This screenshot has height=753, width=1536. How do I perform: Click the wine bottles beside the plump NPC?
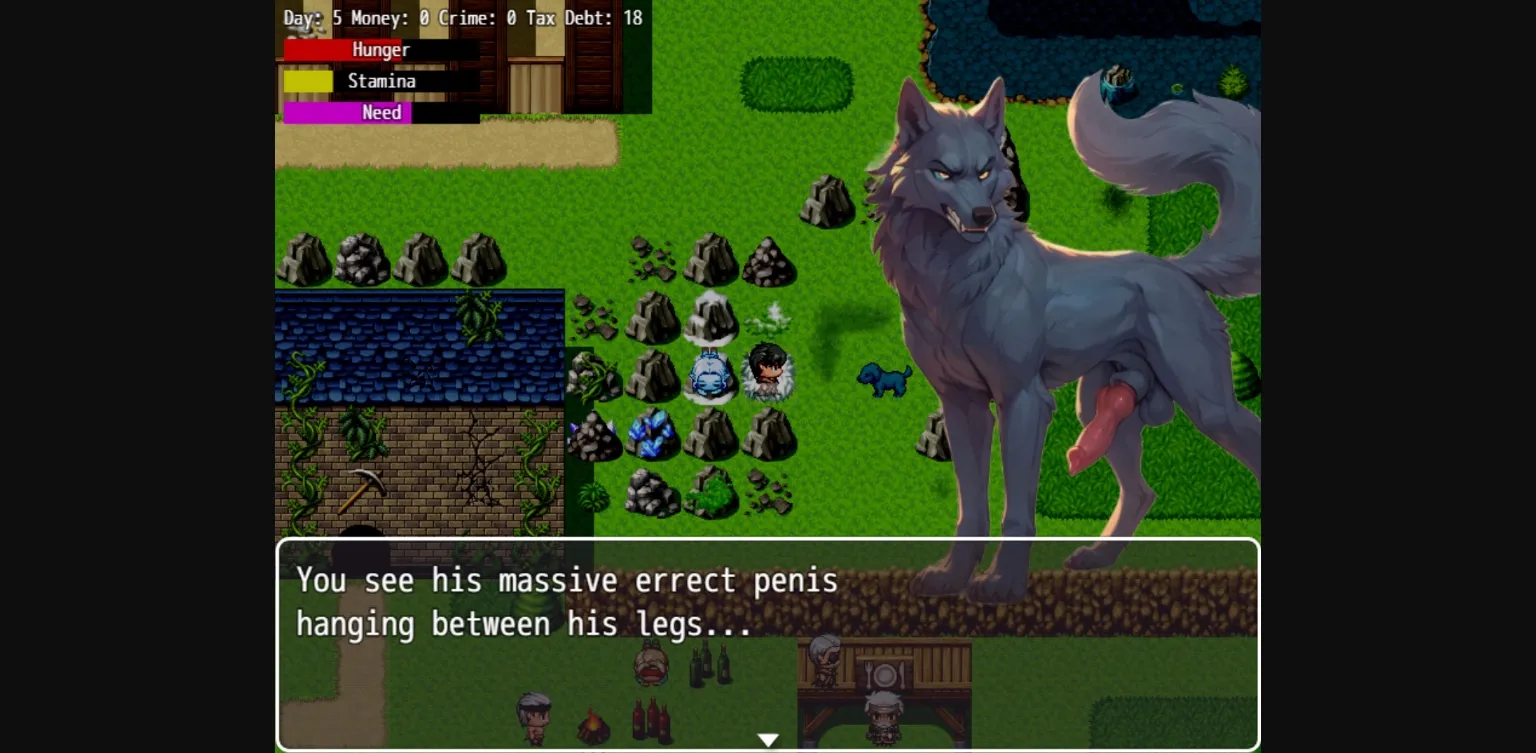pyautogui.click(x=708, y=663)
